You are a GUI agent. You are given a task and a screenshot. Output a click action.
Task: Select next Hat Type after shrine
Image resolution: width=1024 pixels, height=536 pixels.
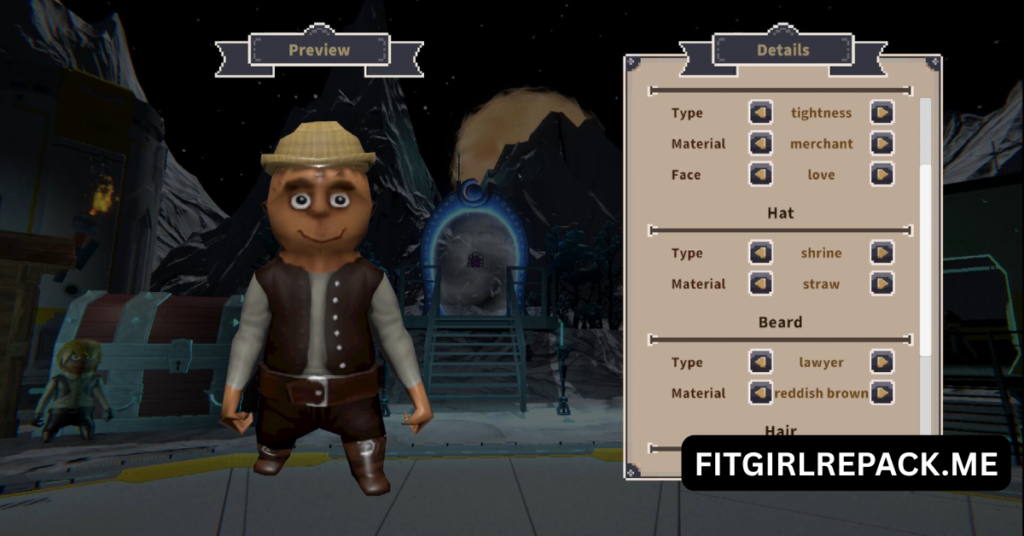pyautogui.click(x=881, y=253)
